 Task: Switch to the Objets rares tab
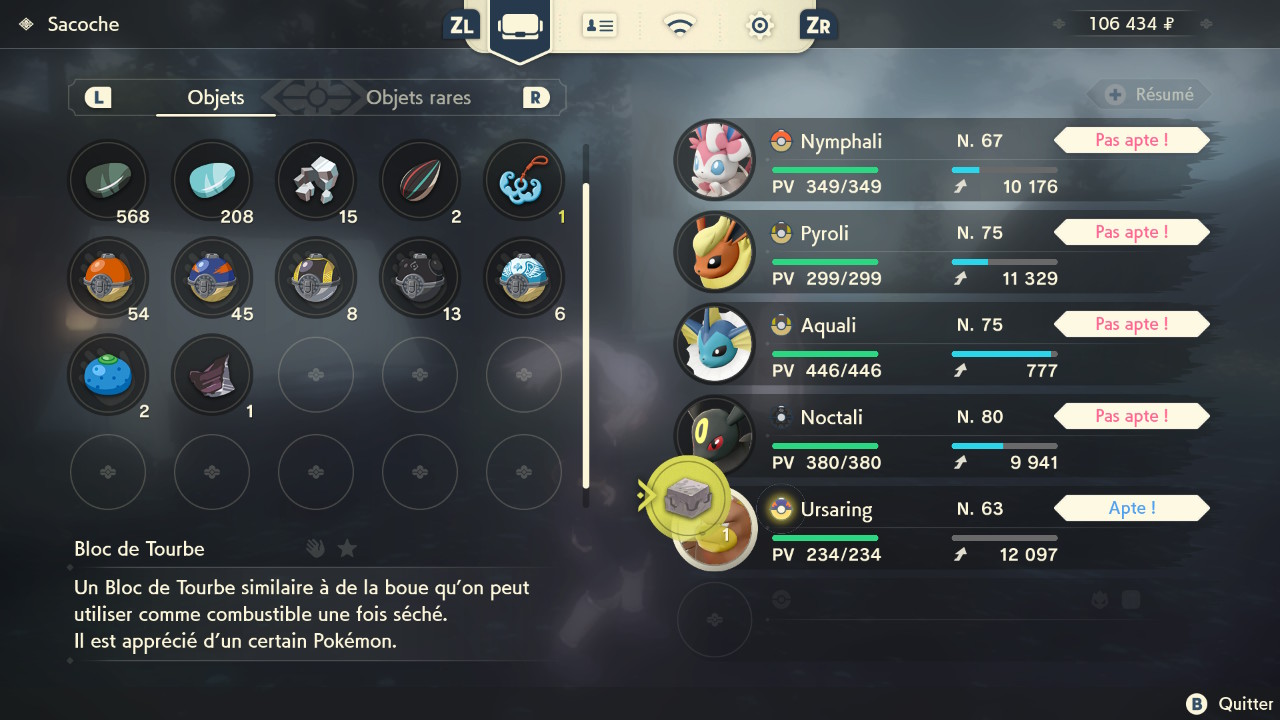tap(418, 98)
